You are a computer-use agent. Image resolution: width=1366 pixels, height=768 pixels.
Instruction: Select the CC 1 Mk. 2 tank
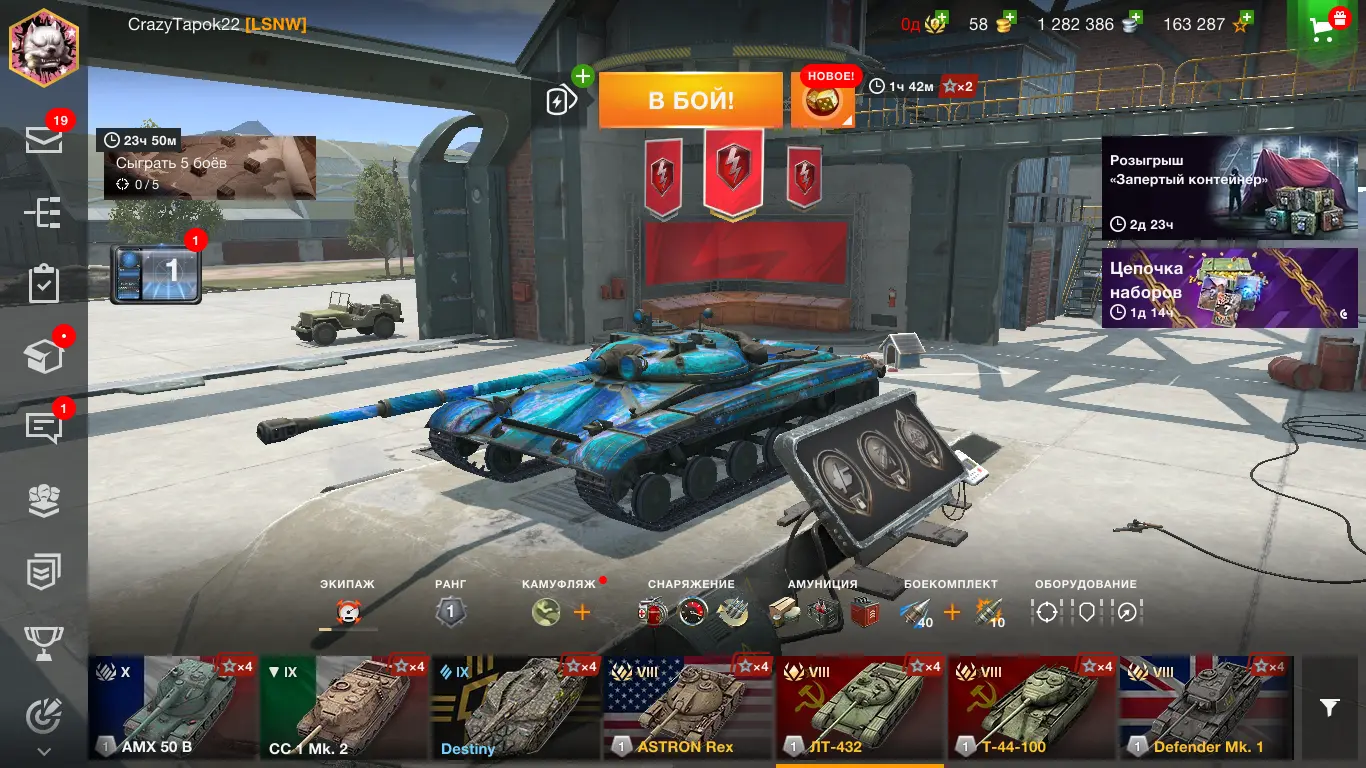[x=345, y=707]
